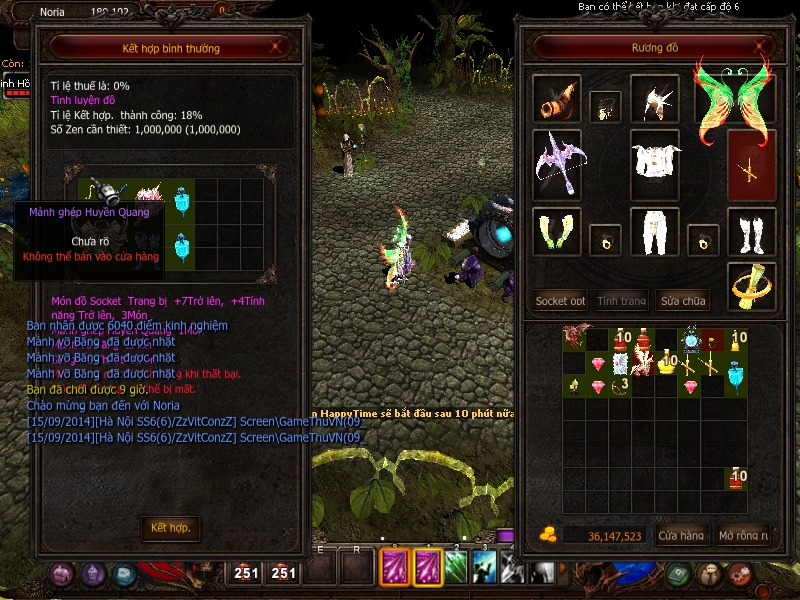This screenshot has height=600, width=800.
Task: Expand the chest with Mở rộng rương
Action: point(743,536)
